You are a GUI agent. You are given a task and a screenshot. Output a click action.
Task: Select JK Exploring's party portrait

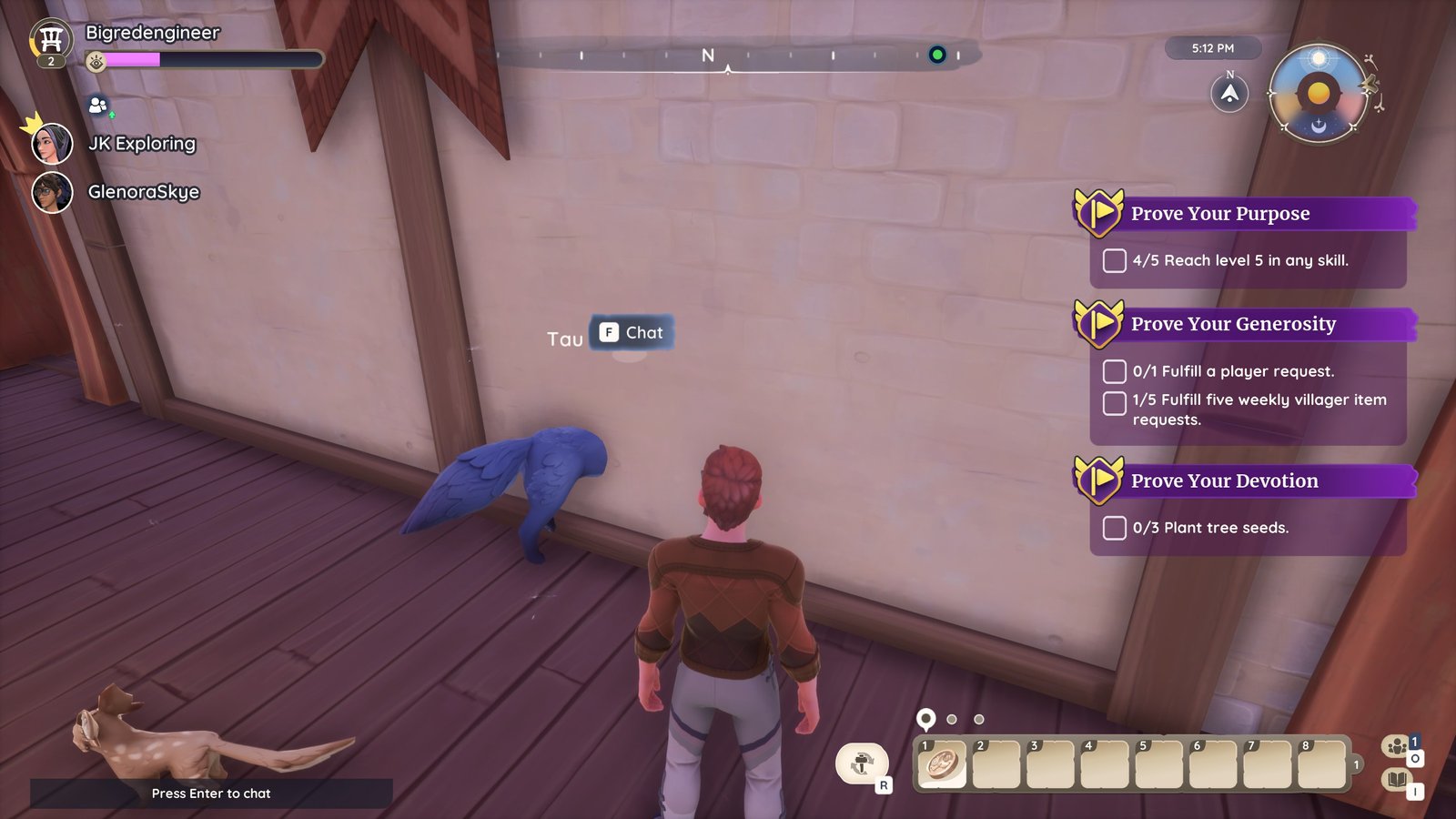pyautogui.click(x=52, y=144)
